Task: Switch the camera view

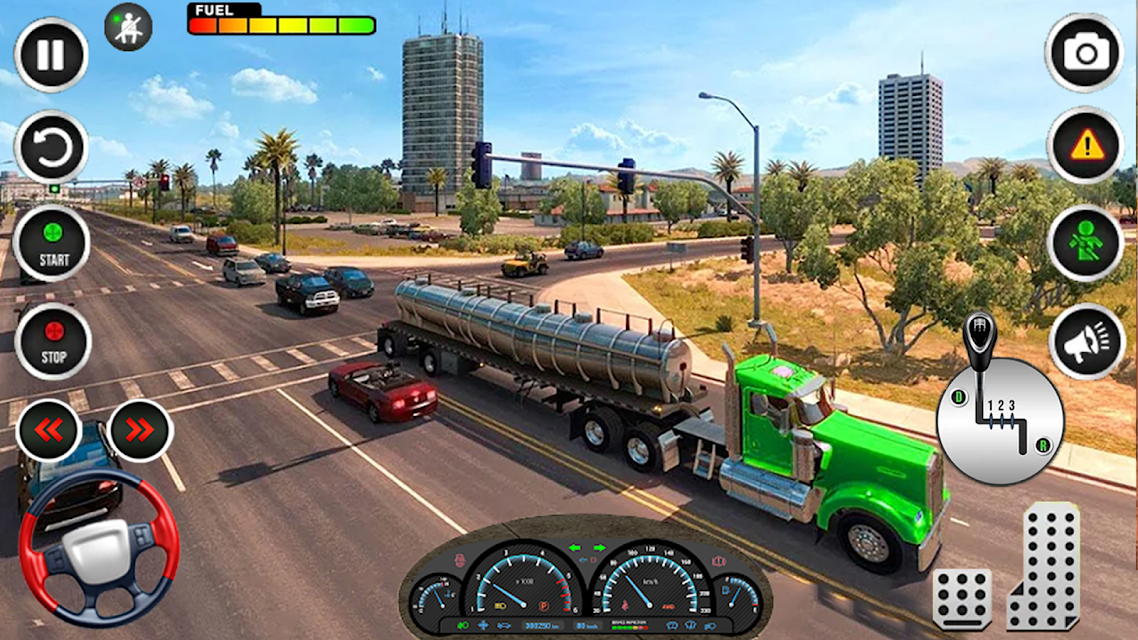Action: [1085, 53]
